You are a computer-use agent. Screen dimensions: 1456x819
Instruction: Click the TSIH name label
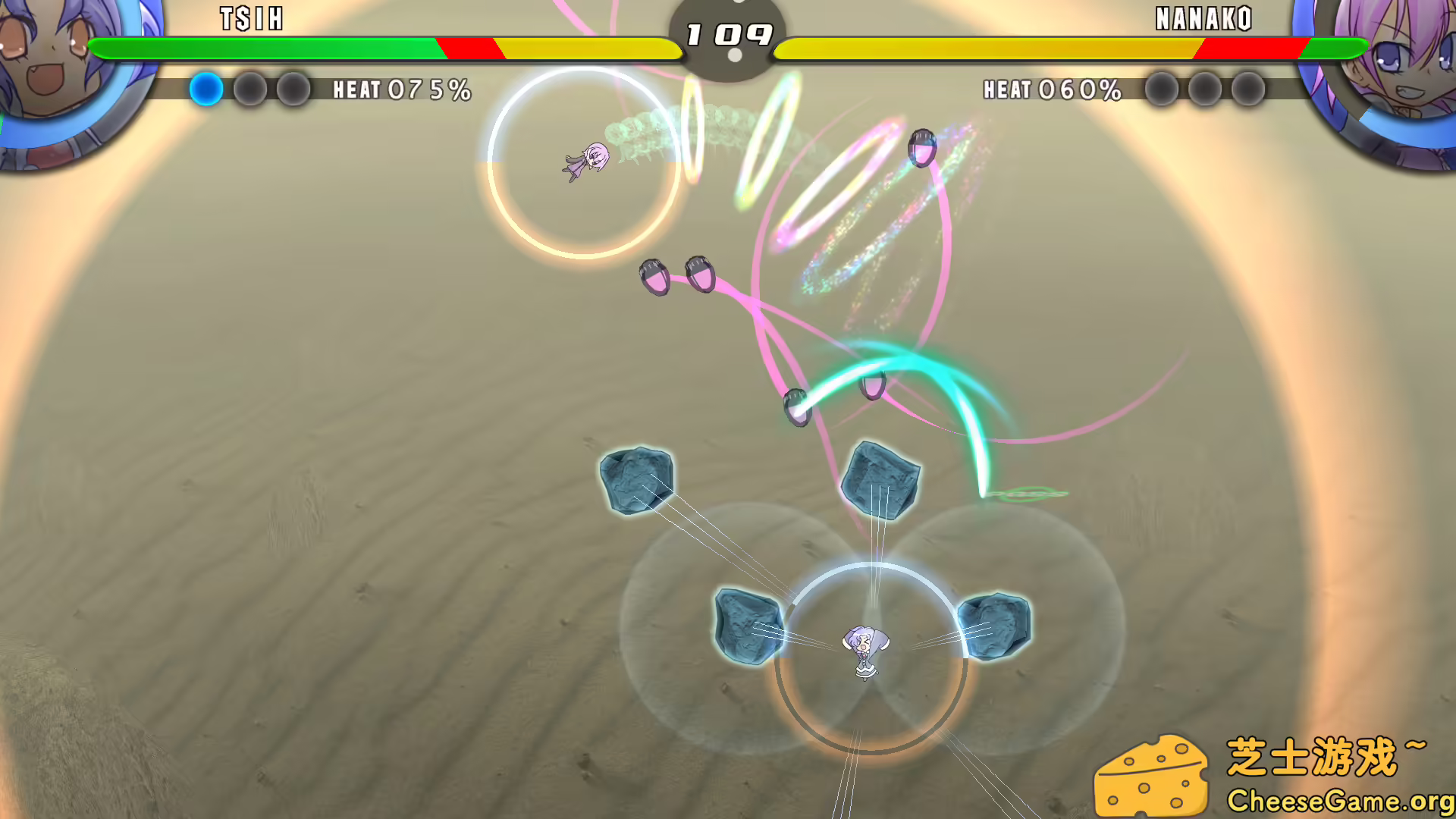click(250, 19)
